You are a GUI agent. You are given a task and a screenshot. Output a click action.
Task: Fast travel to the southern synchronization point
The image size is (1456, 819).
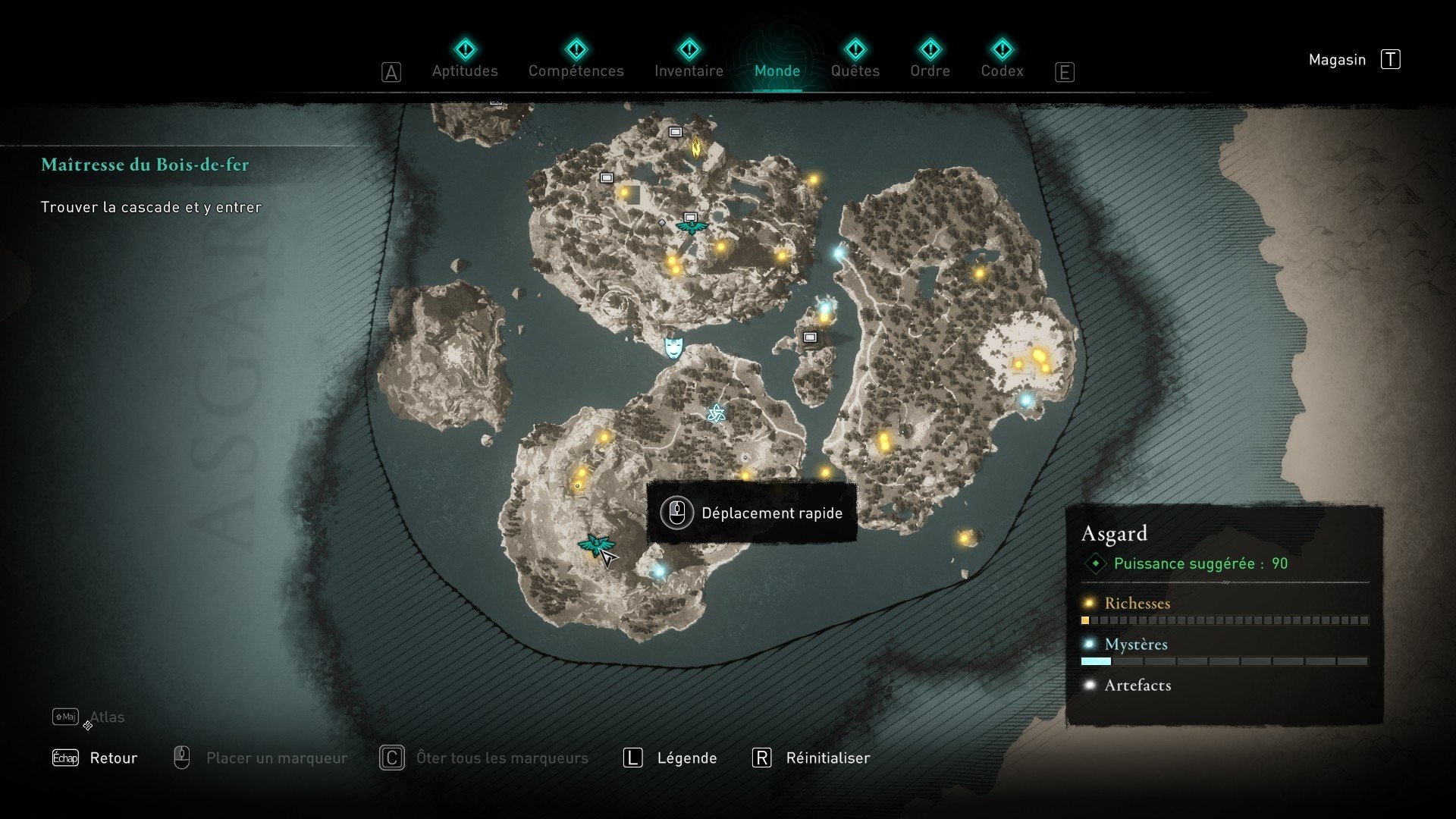click(595, 544)
